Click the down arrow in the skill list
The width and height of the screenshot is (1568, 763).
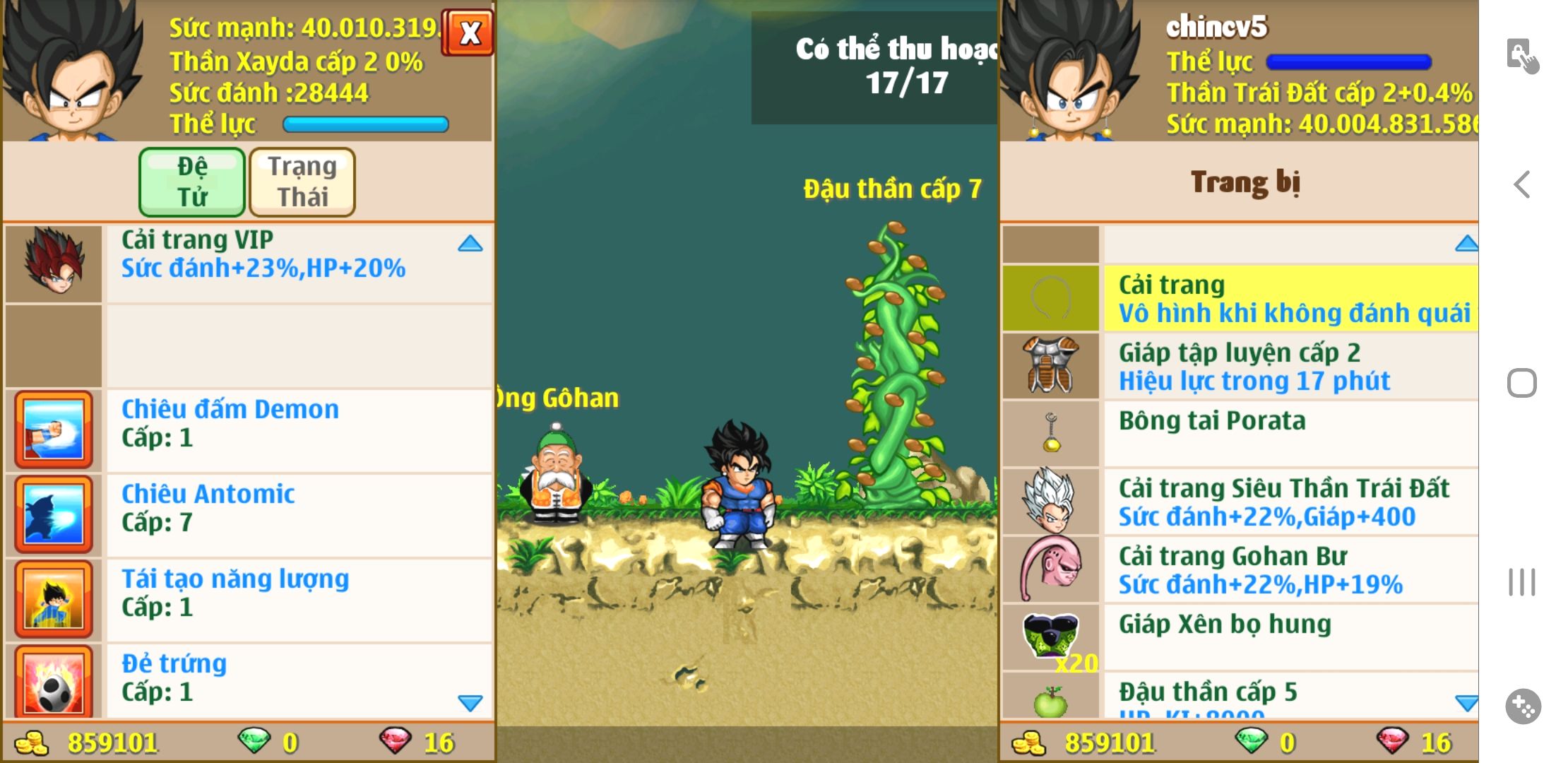click(x=470, y=703)
